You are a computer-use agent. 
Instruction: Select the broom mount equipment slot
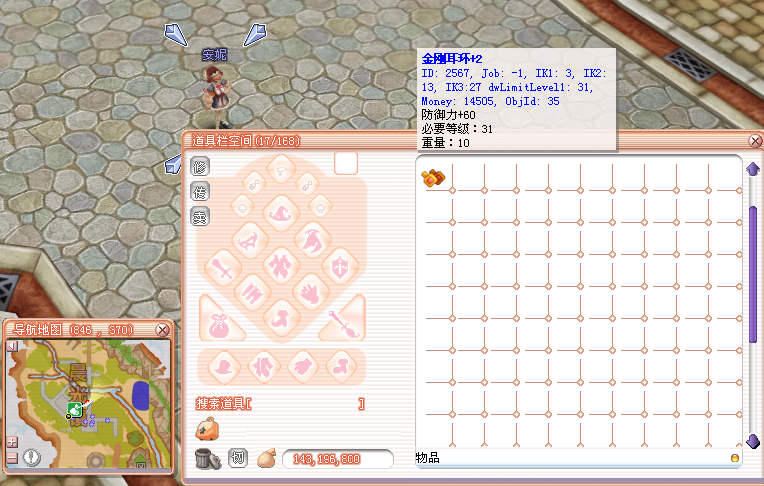point(344,321)
